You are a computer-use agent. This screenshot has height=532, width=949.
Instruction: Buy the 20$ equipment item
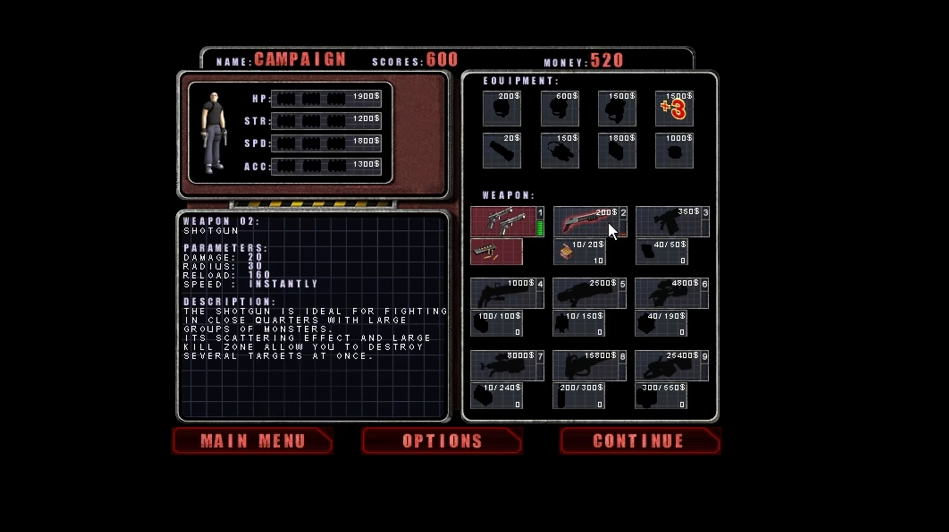[502, 150]
